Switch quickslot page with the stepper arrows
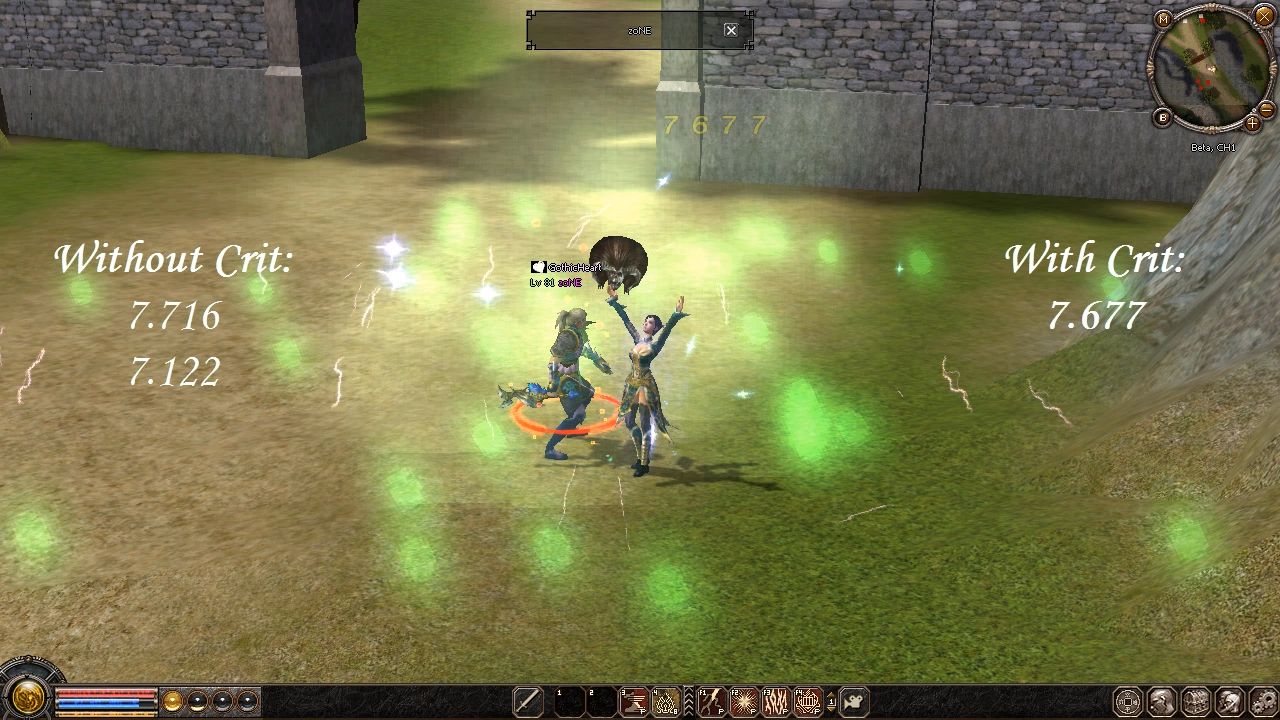Screen dimensions: 1280x720 (832, 702)
